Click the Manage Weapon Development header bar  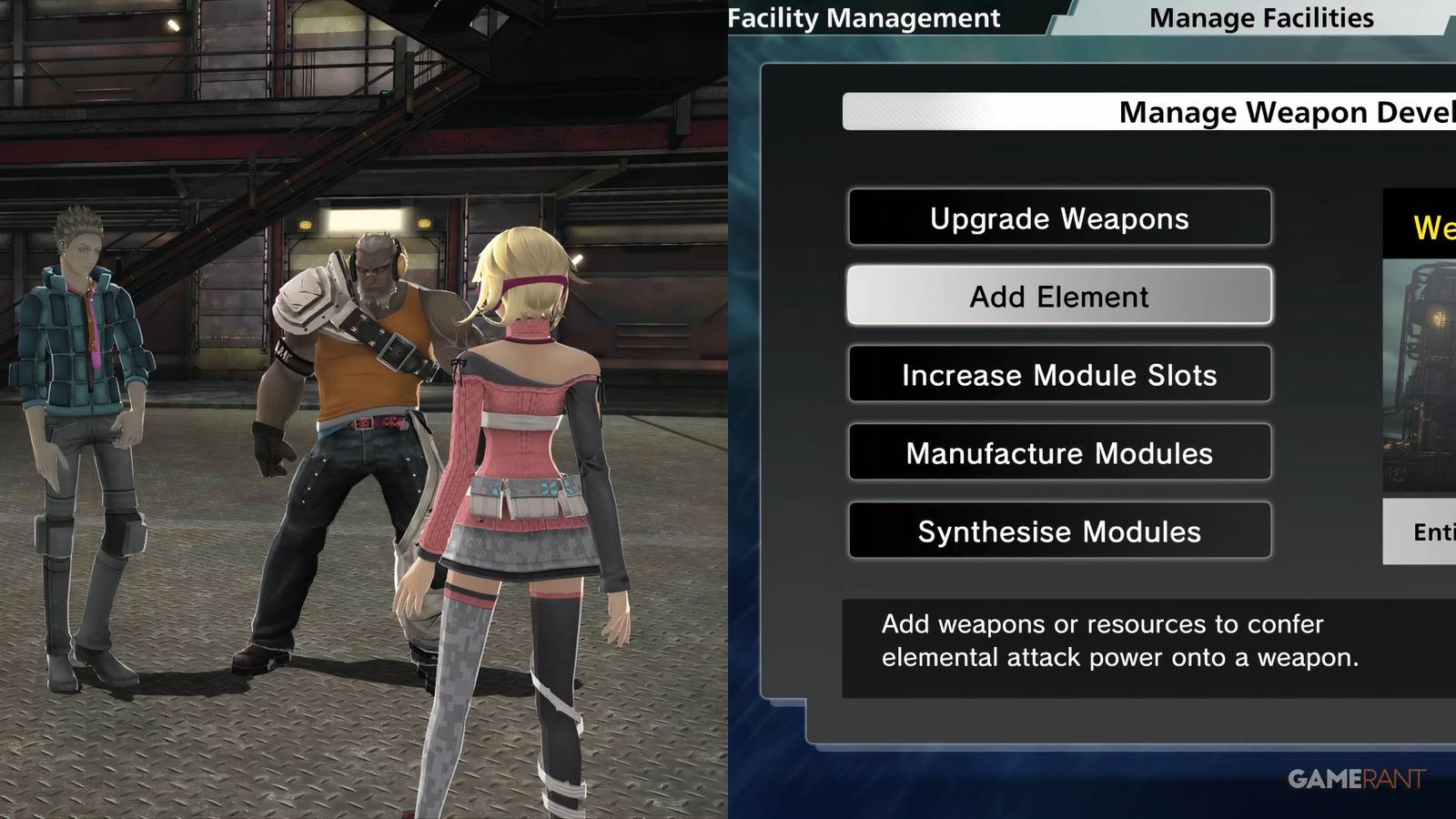point(1183,111)
